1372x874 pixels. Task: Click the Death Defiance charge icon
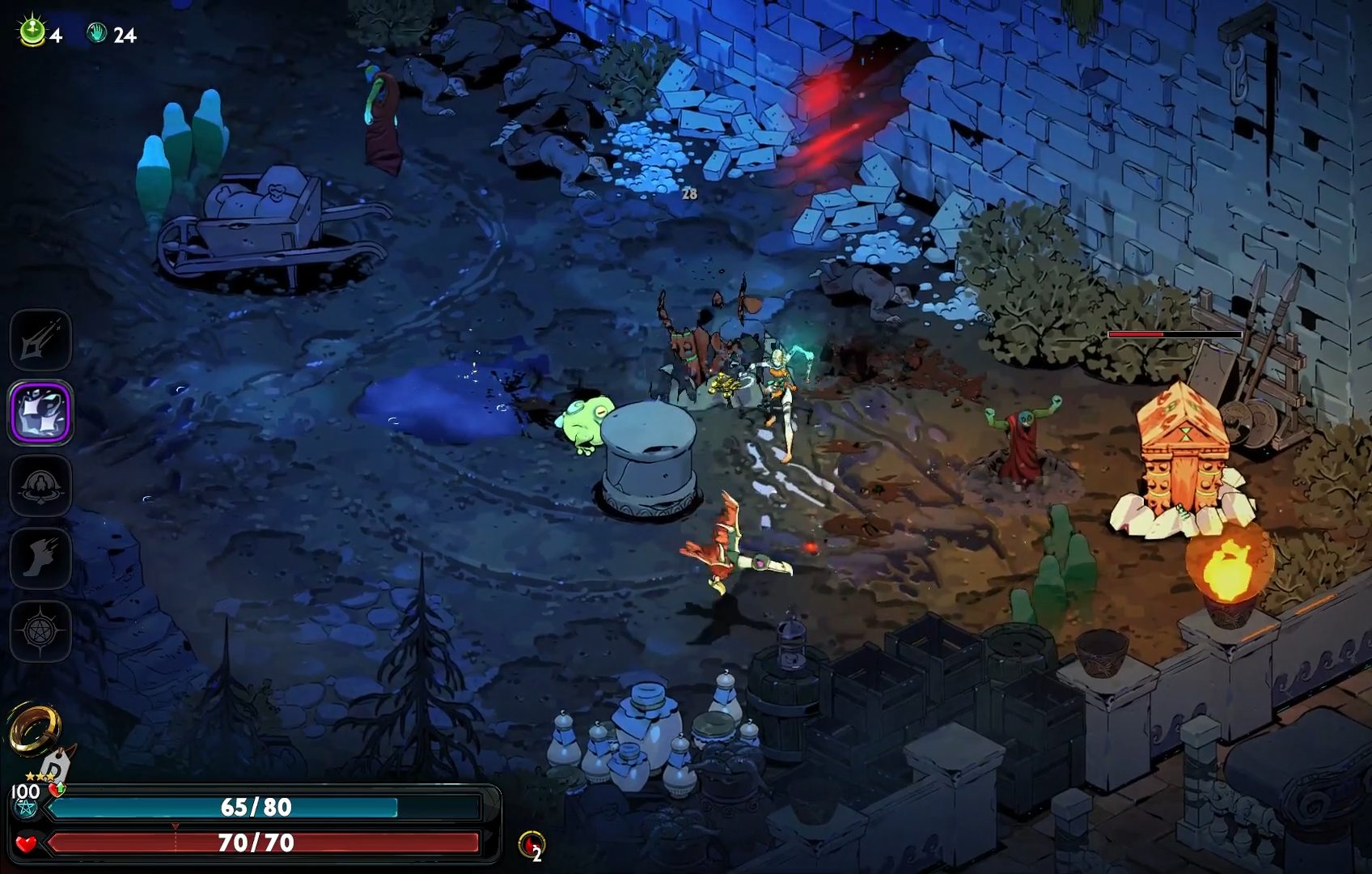(x=531, y=845)
